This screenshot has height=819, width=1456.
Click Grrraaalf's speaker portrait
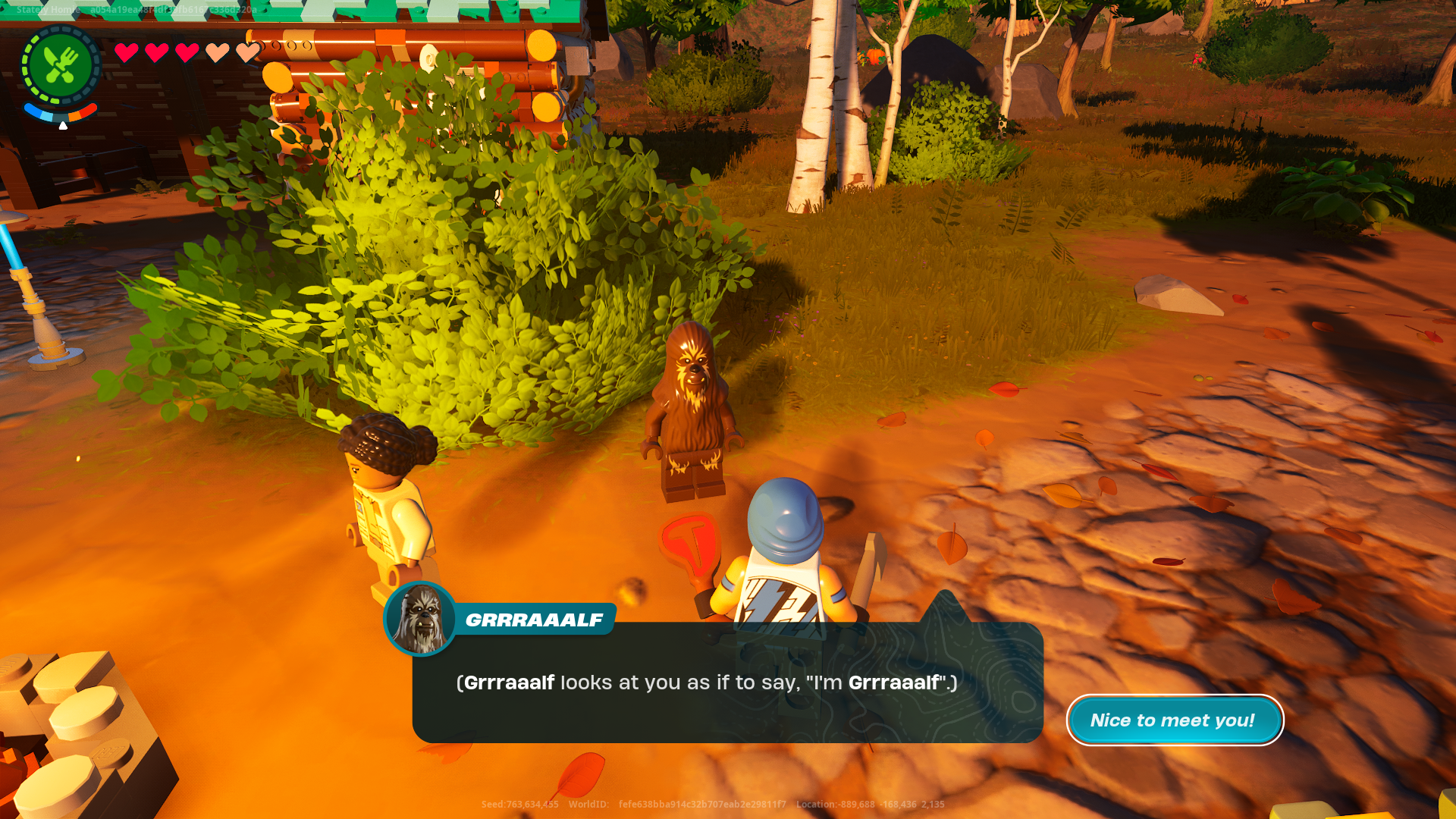tap(419, 619)
